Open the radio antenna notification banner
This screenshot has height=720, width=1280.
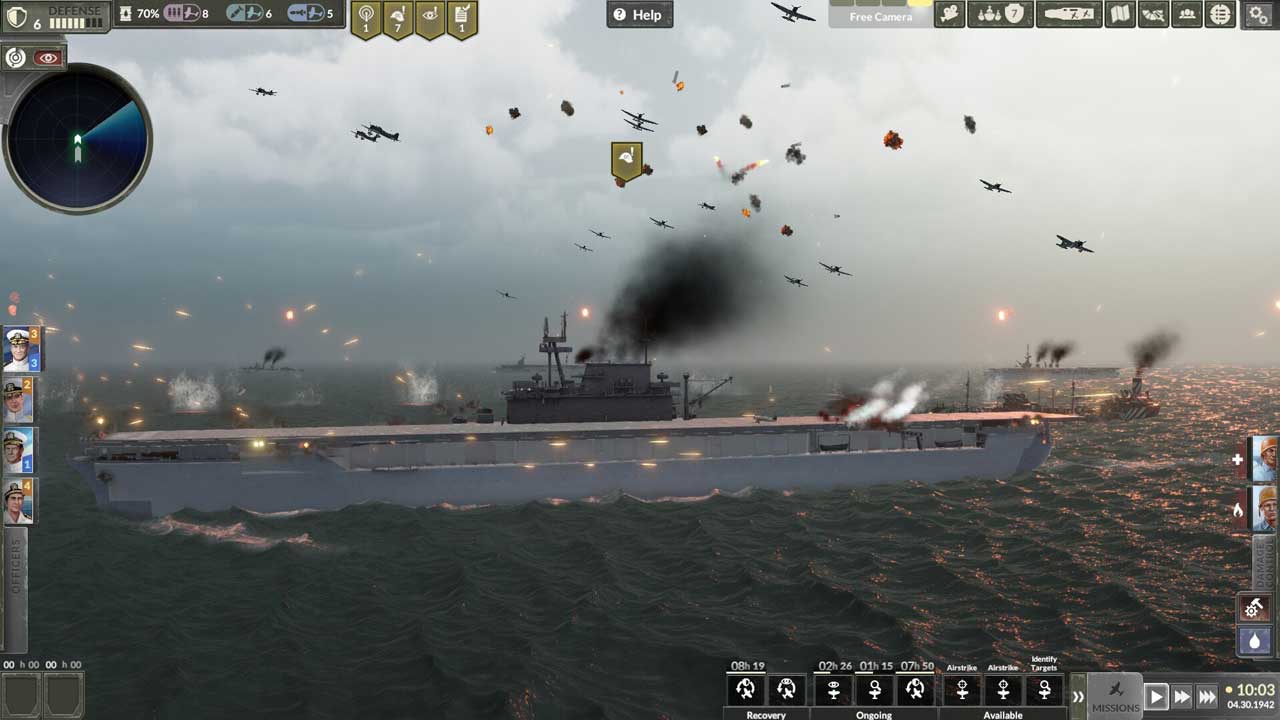click(x=365, y=19)
